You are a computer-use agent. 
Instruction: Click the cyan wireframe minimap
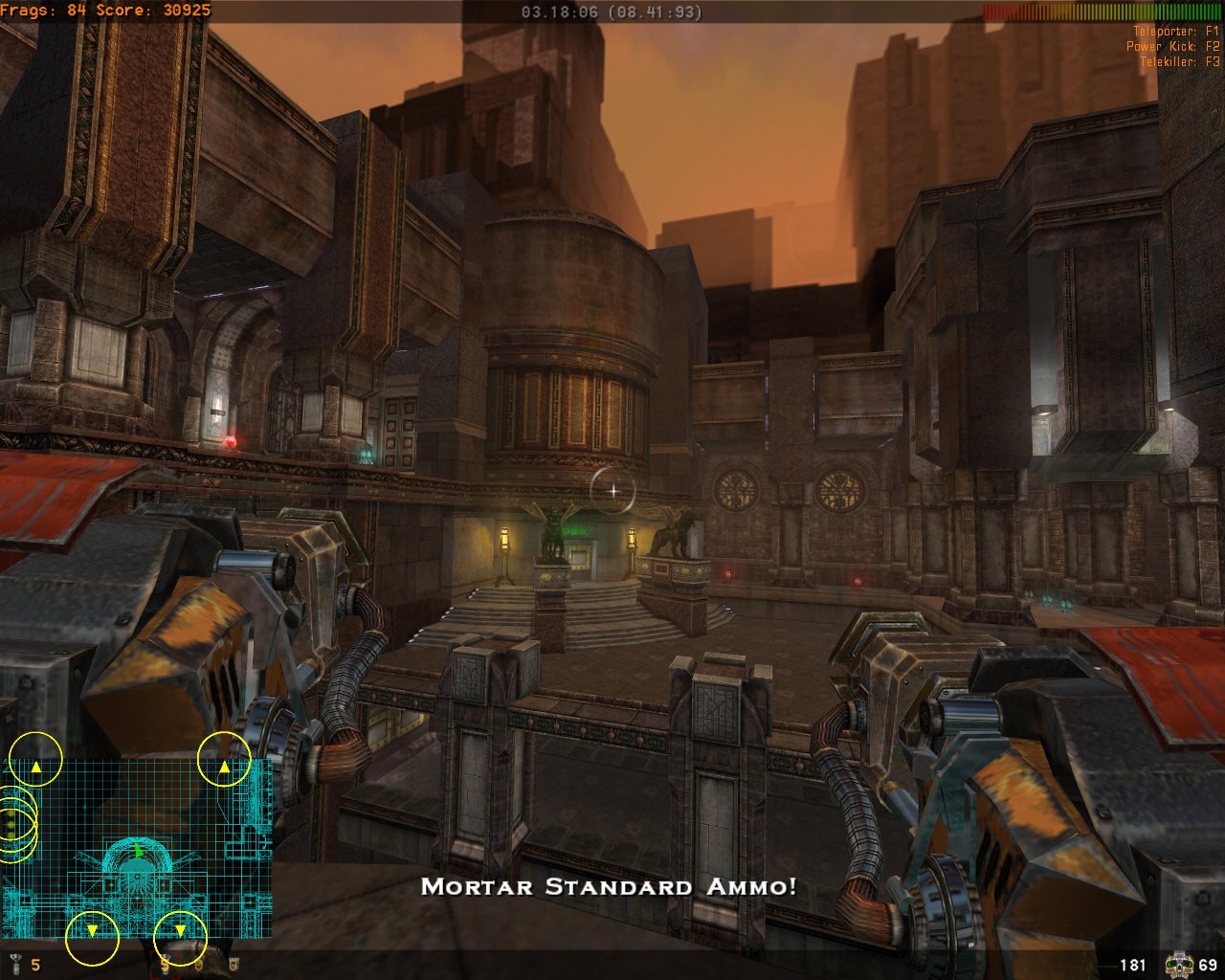coord(139,848)
